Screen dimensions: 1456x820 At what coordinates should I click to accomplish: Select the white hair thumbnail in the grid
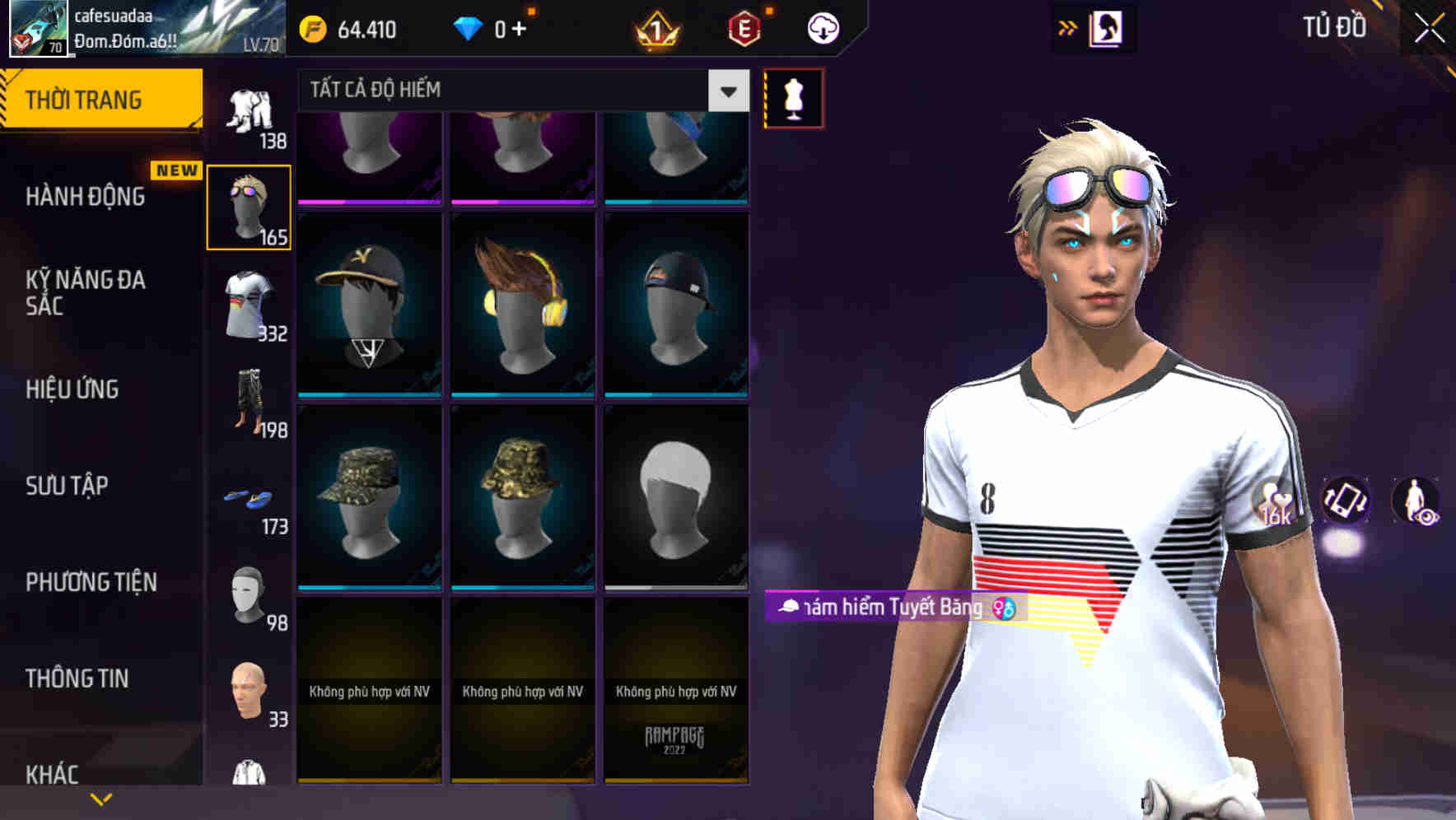point(675,494)
